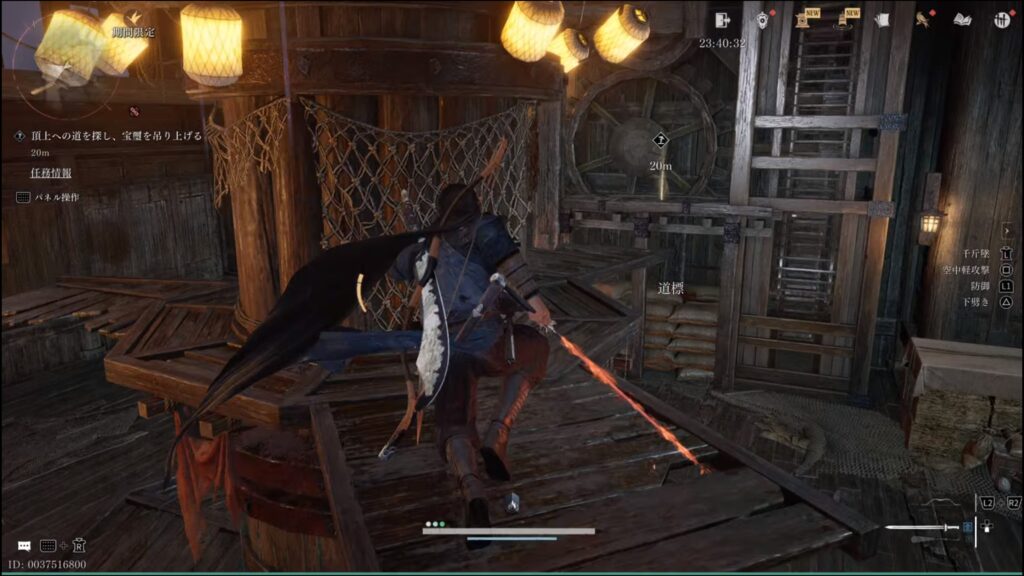Open the golden bird icon

[x=923, y=20]
